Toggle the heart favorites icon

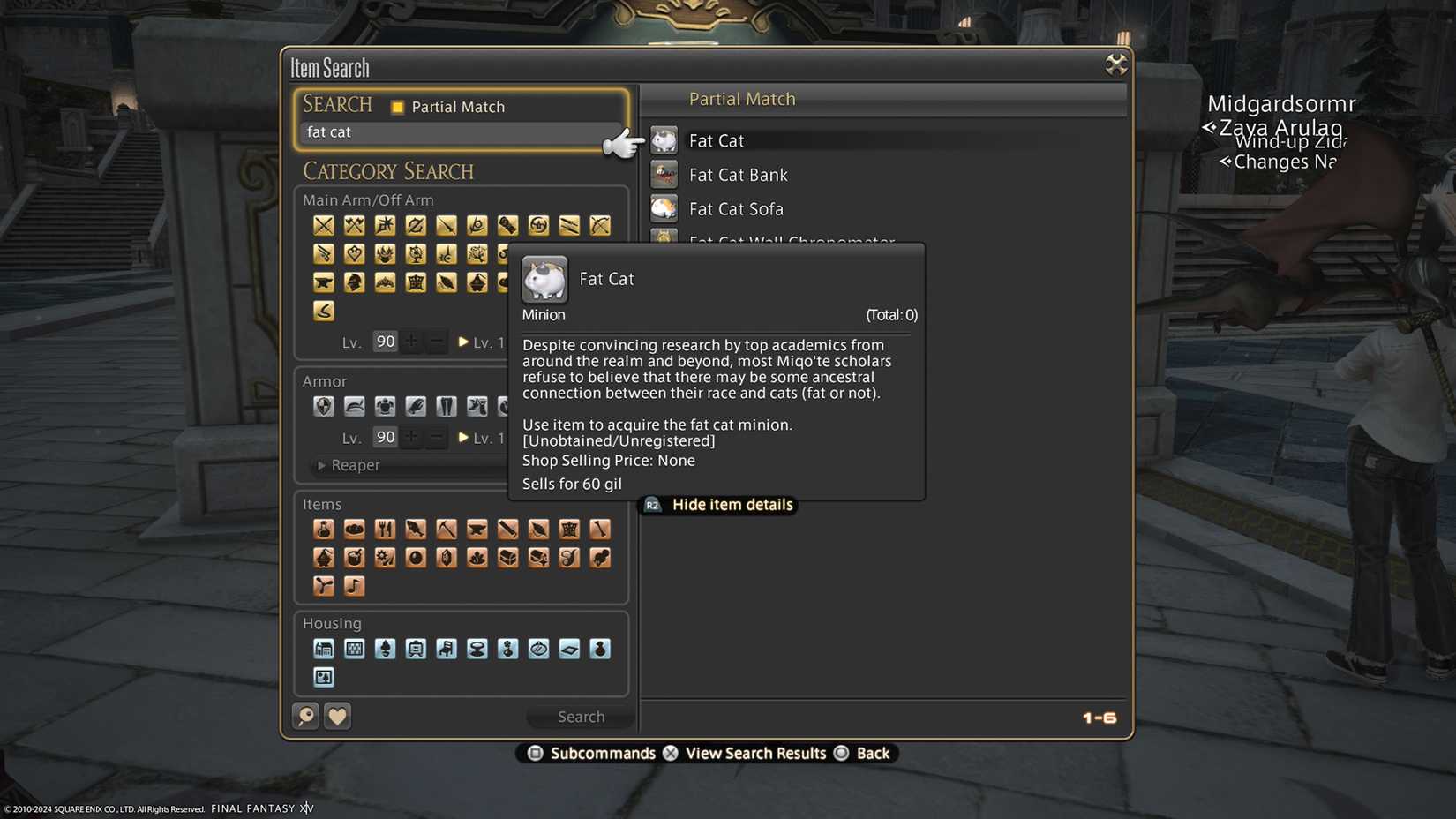[337, 716]
